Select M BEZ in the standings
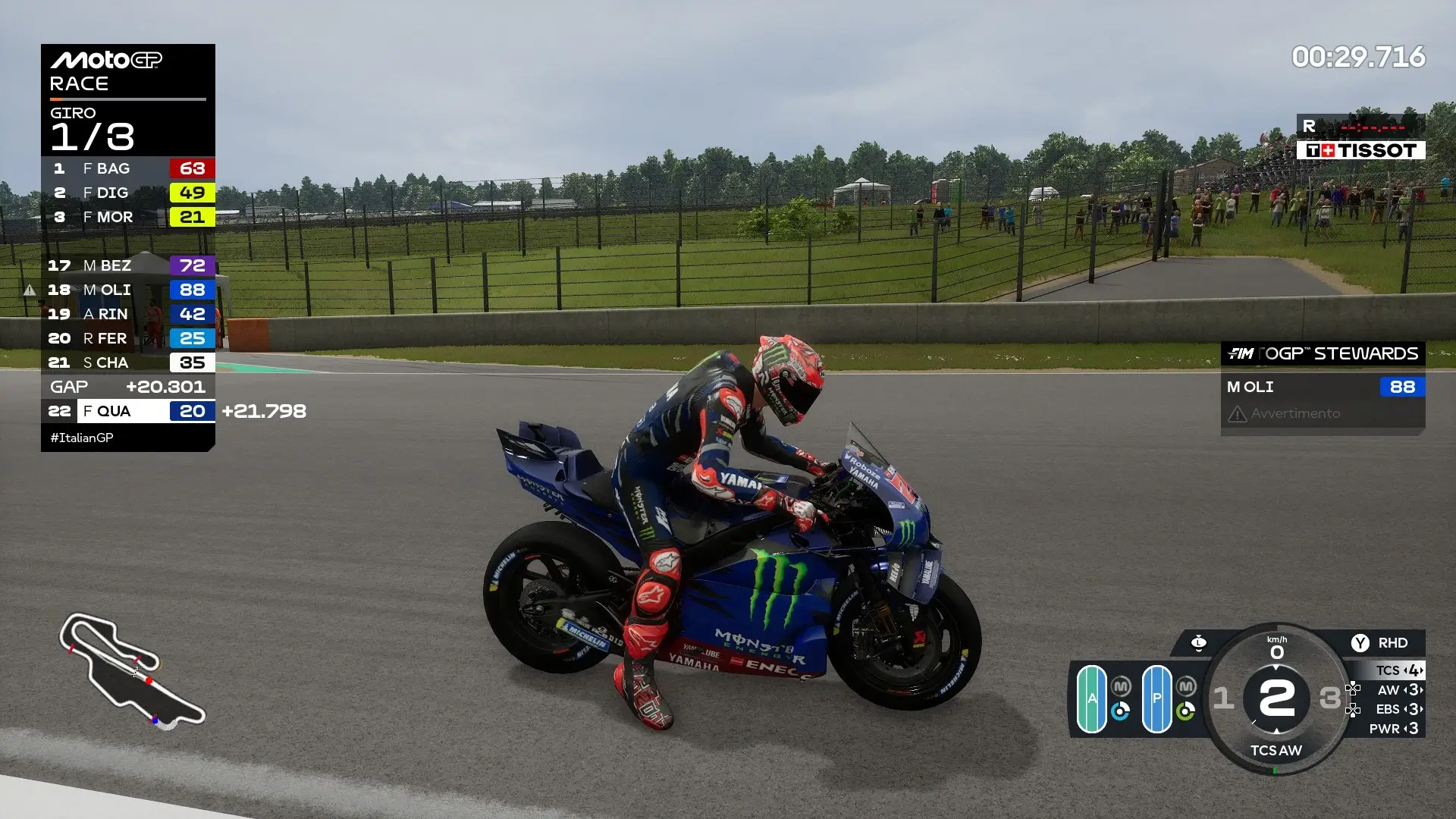Viewport: 1456px width, 819px height. (128, 265)
